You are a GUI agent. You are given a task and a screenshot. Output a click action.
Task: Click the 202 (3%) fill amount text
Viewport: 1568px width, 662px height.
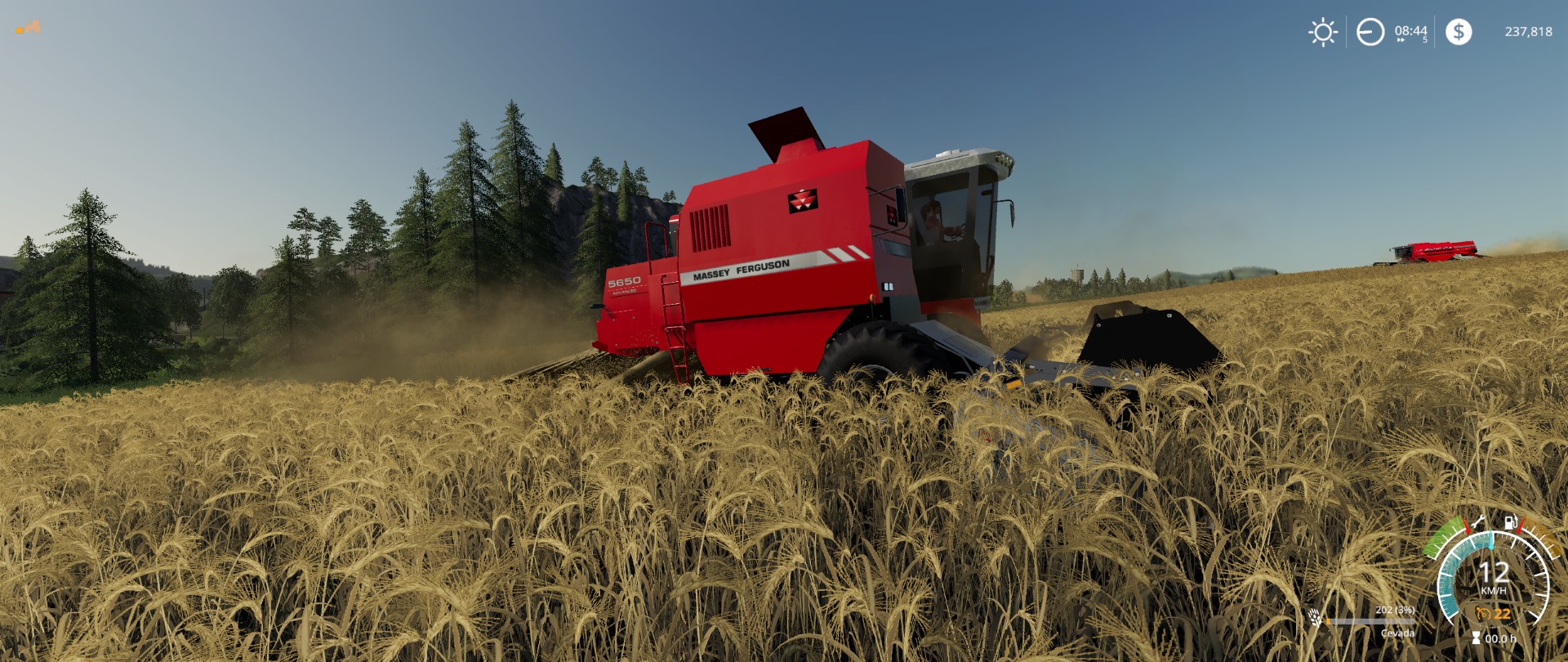(1395, 611)
